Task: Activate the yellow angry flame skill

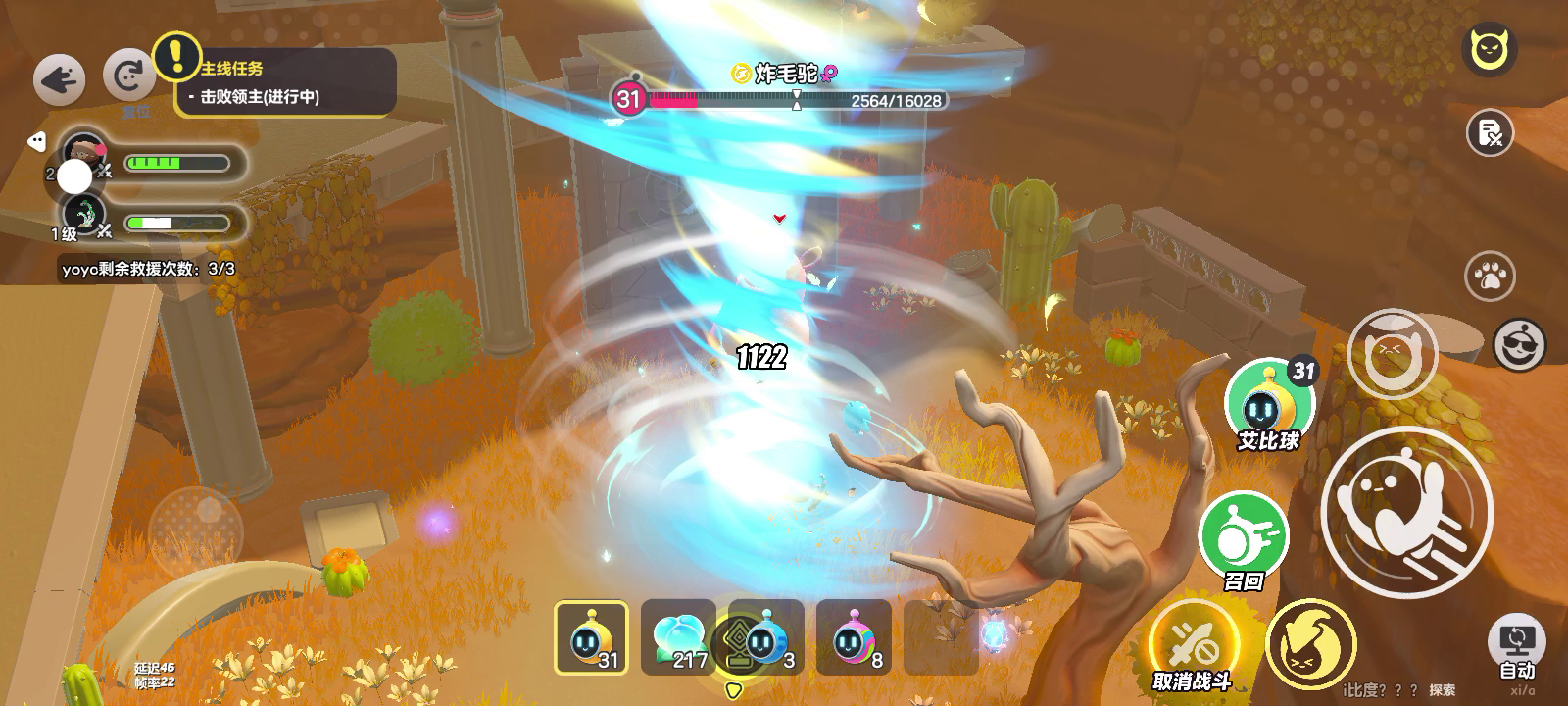Action: (1310, 644)
